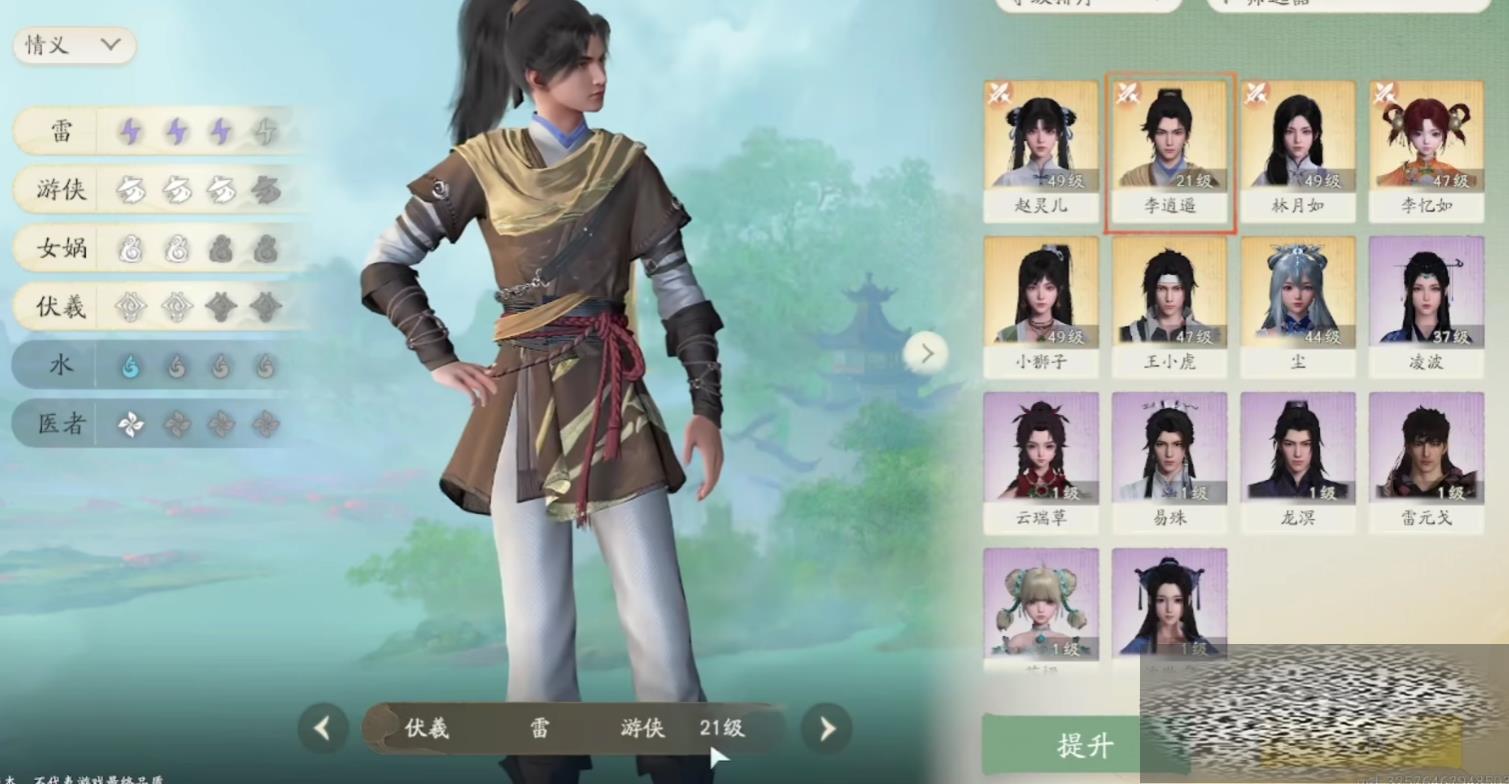Open the 情义 dropdown
This screenshot has height=784, width=1509.
[73, 46]
